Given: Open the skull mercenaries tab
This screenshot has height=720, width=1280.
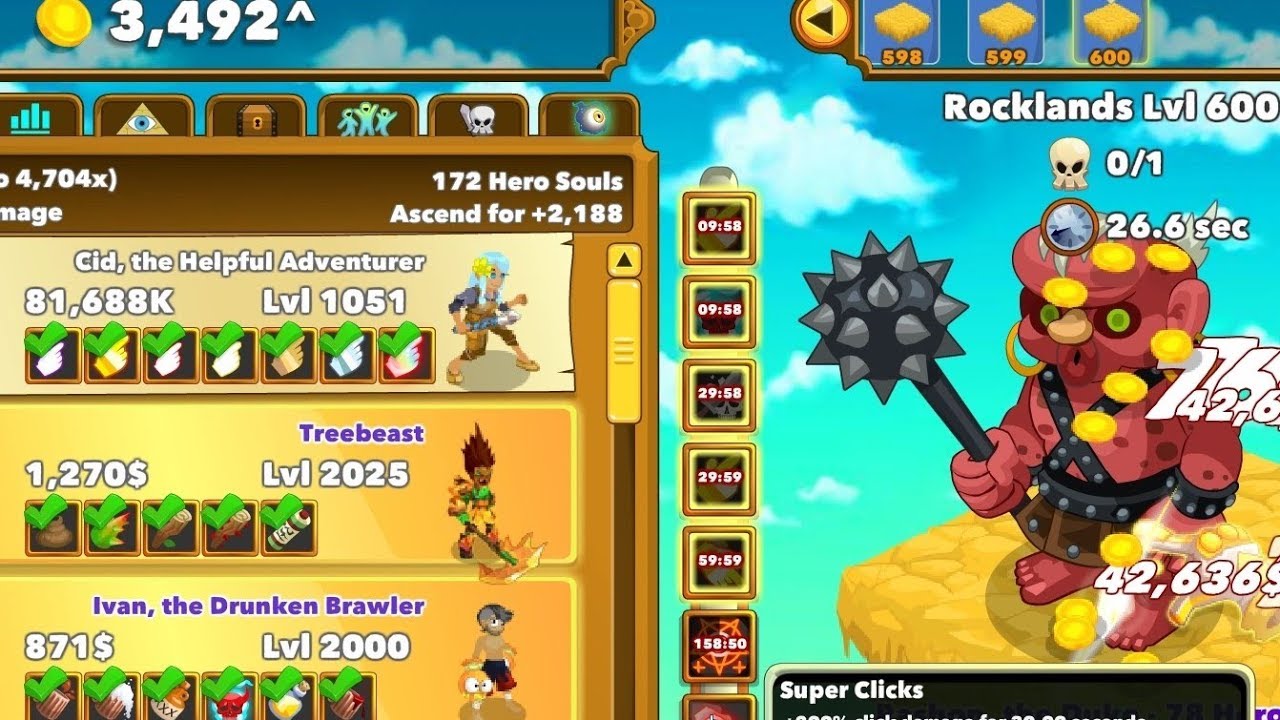Looking at the screenshot, I should tap(477, 119).
